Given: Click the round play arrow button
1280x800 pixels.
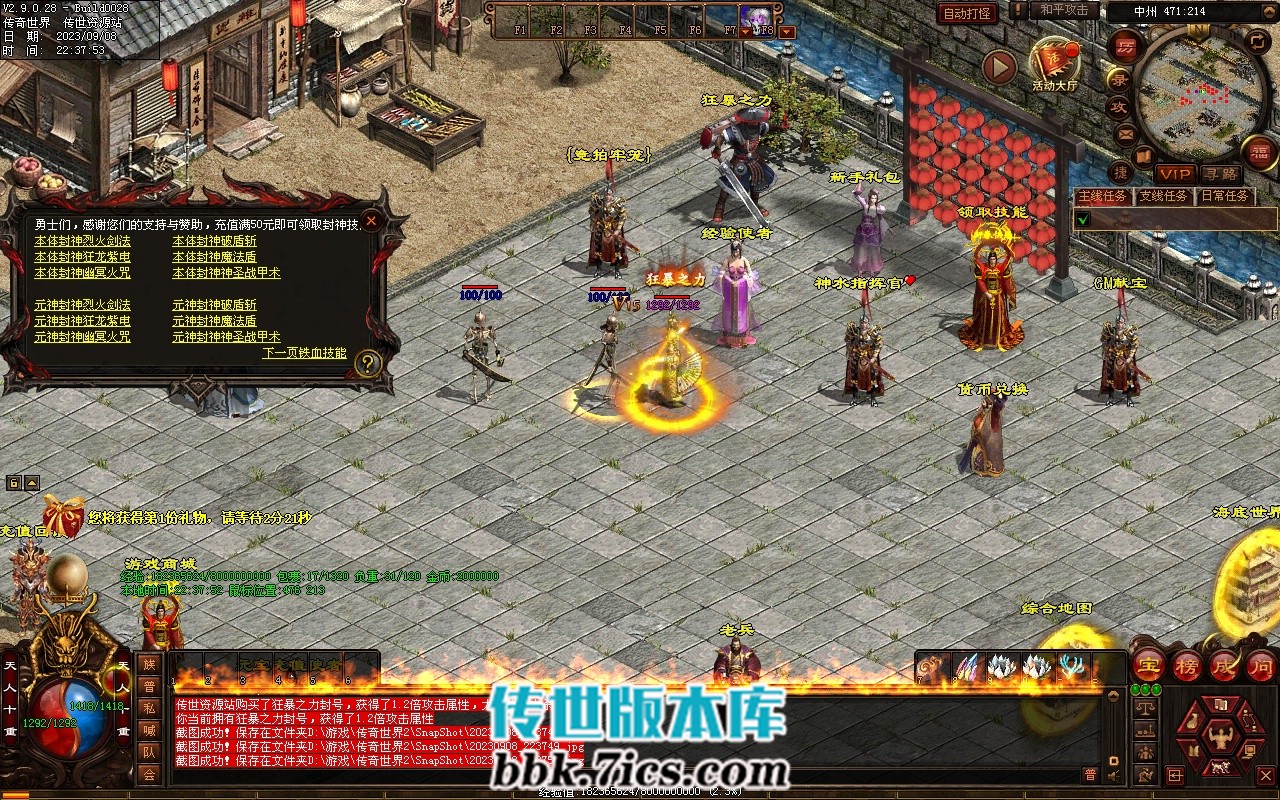Looking at the screenshot, I should pyautogui.click(x=999, y=67).
